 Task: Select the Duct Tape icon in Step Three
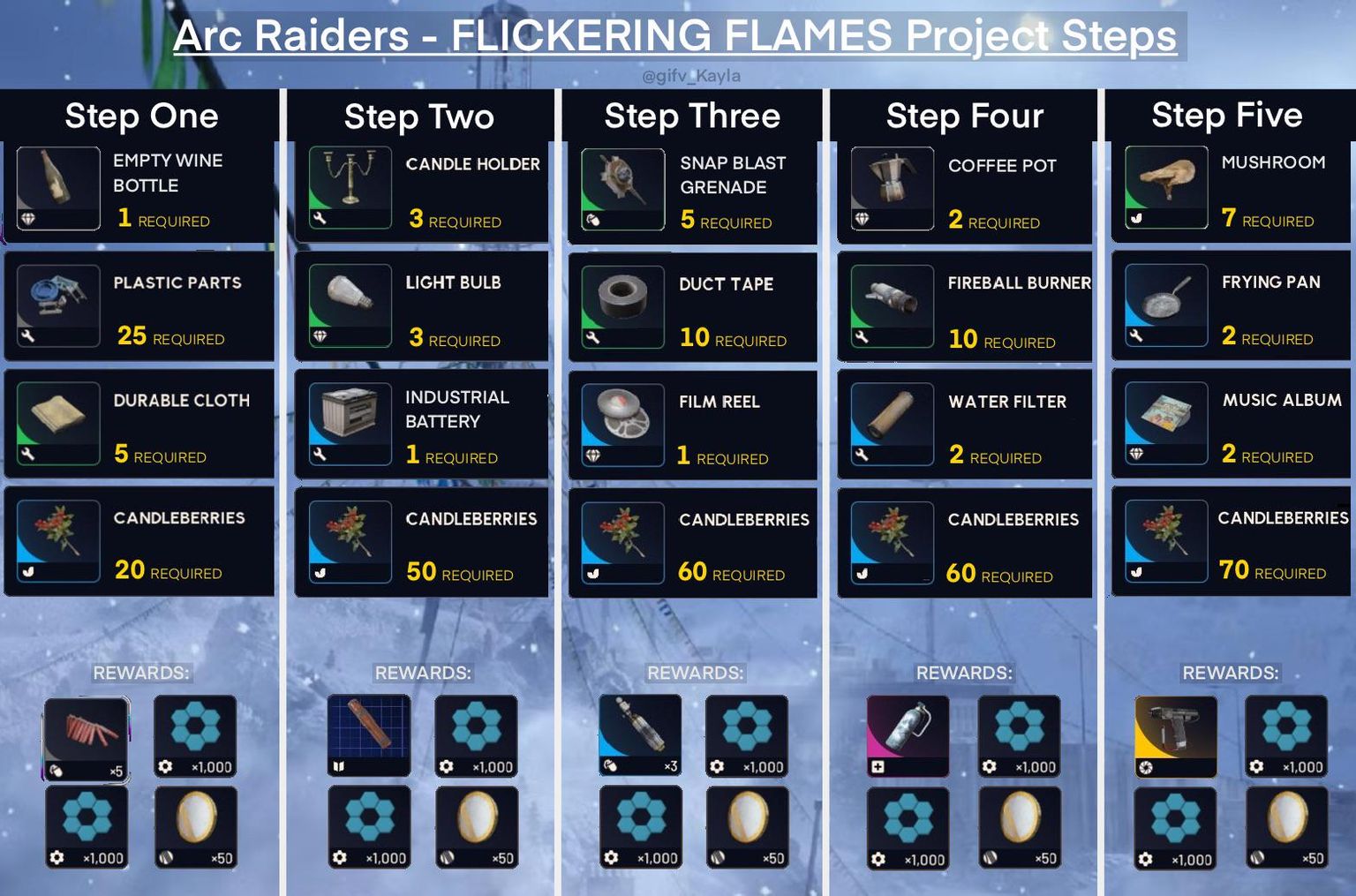click(x=622, y=305)
